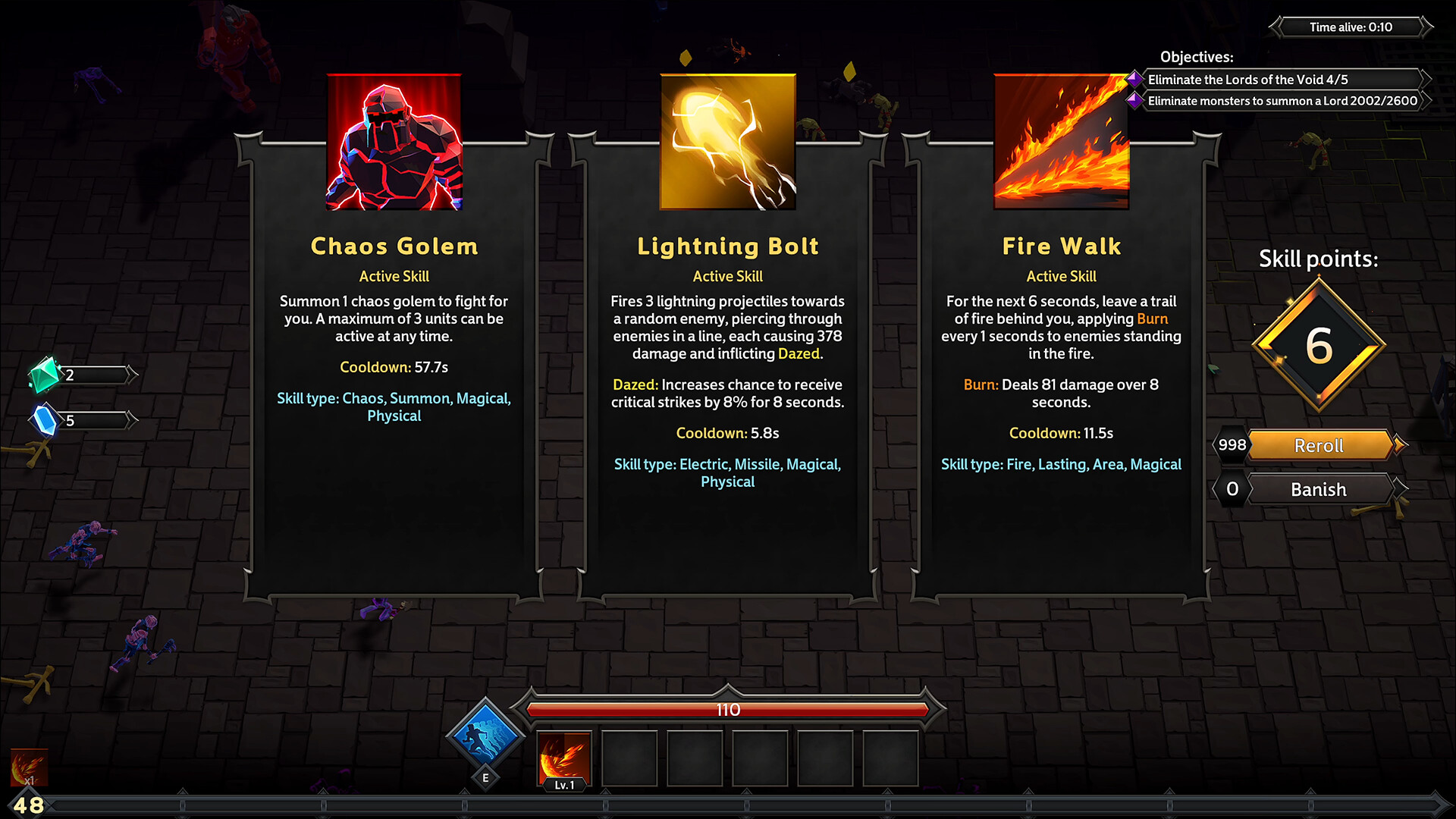Toggle the small fire buff icon bottom left
The height and width of the screenshot is (819, 1456).
click(28, 767)
